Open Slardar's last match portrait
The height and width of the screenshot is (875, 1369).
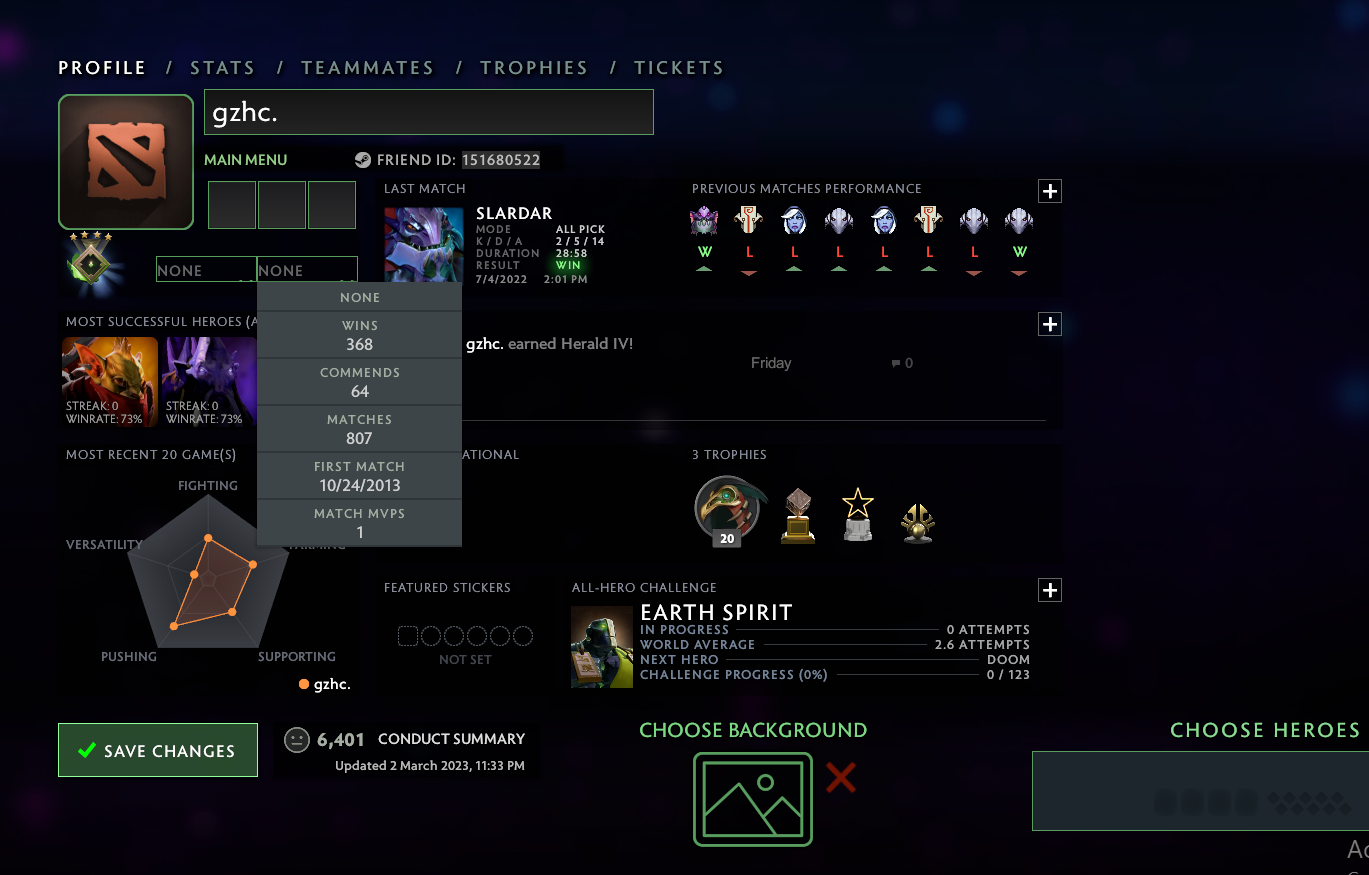[423, 244]
